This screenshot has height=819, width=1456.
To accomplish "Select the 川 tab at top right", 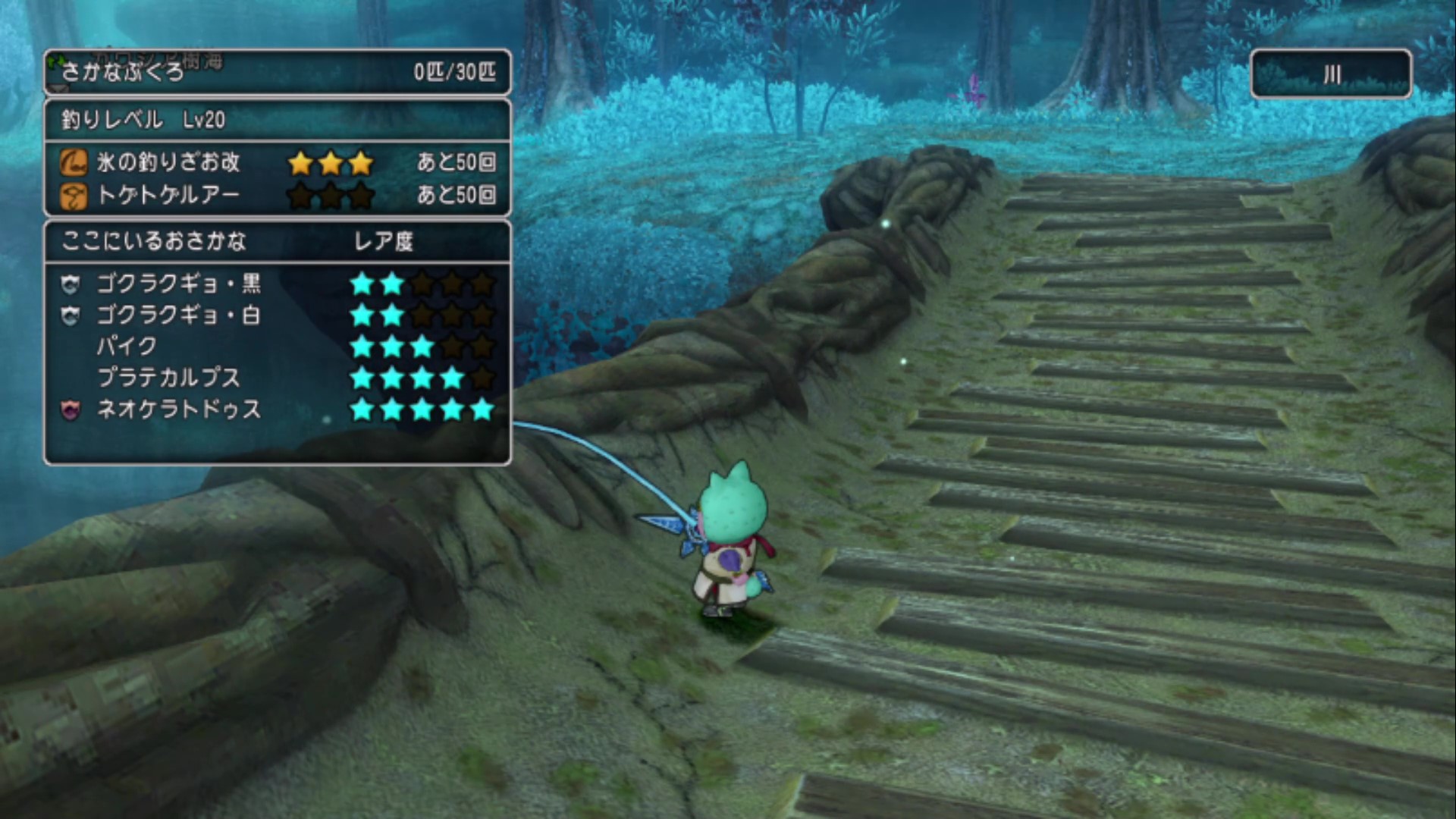I will [x=1331, y=74].
